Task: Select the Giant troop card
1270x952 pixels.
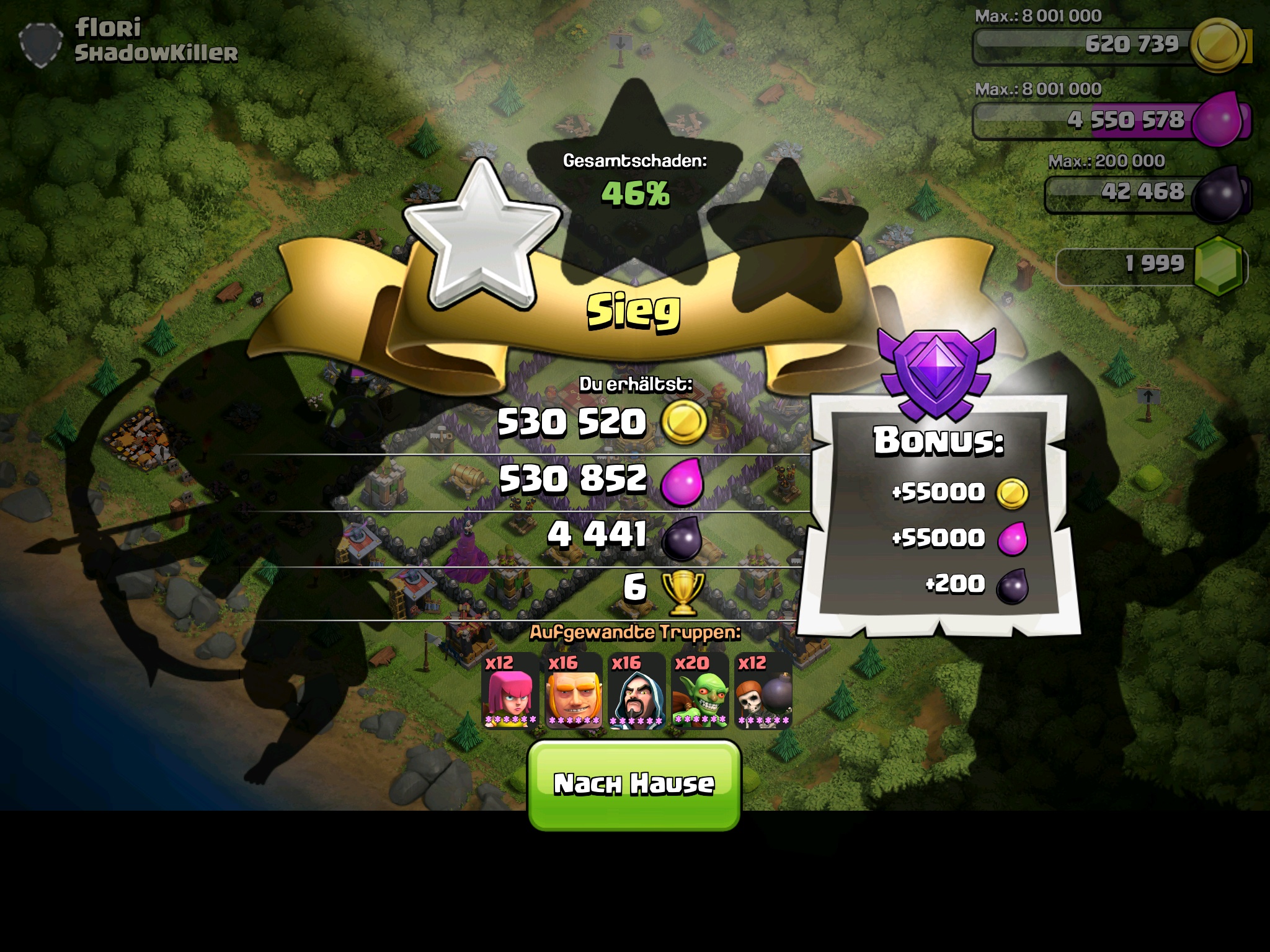Action: [x=574, y=690]
